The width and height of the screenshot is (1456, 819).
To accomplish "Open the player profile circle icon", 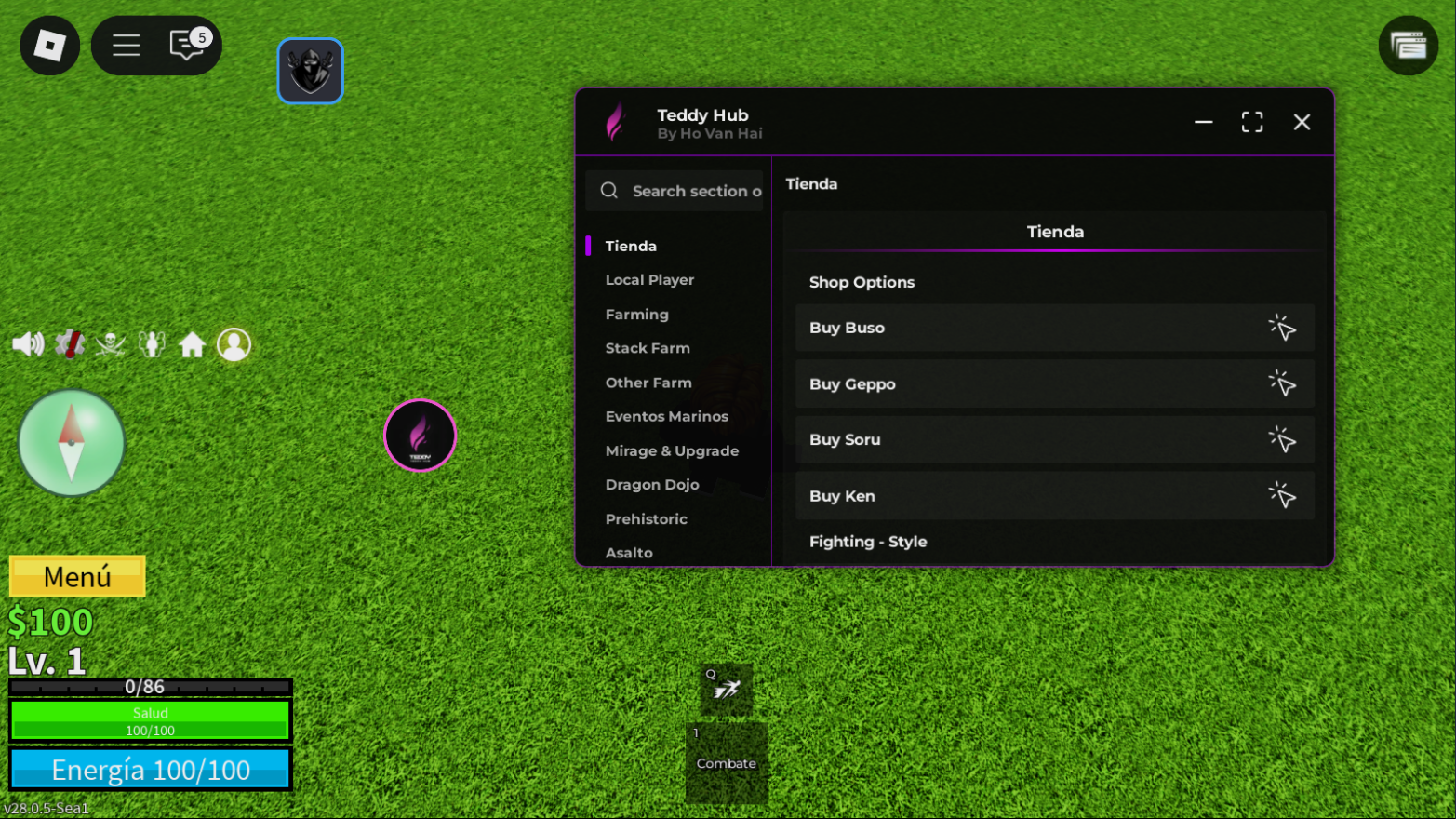I will pyautogui.click(x=234, y=343).
